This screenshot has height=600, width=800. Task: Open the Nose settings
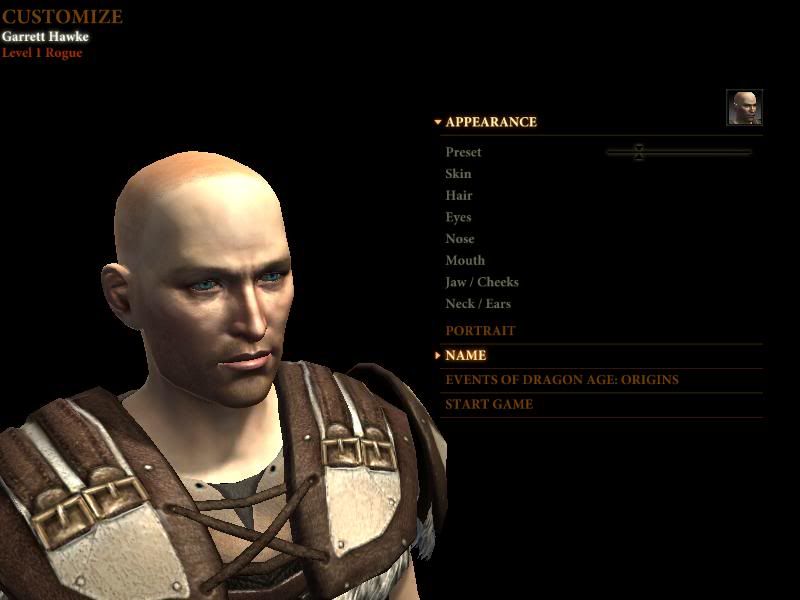460,239
